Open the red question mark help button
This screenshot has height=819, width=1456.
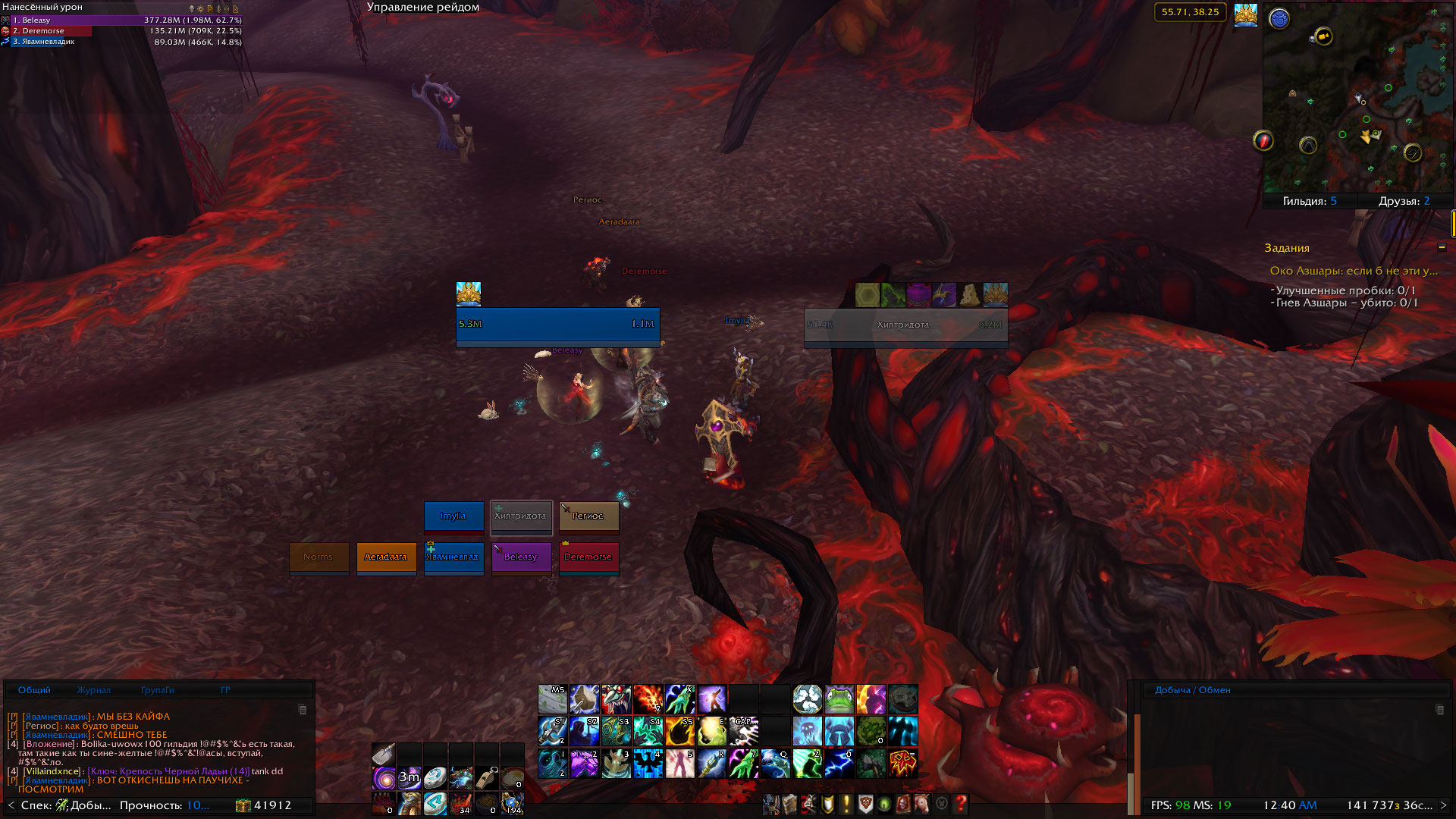(960, 804)
